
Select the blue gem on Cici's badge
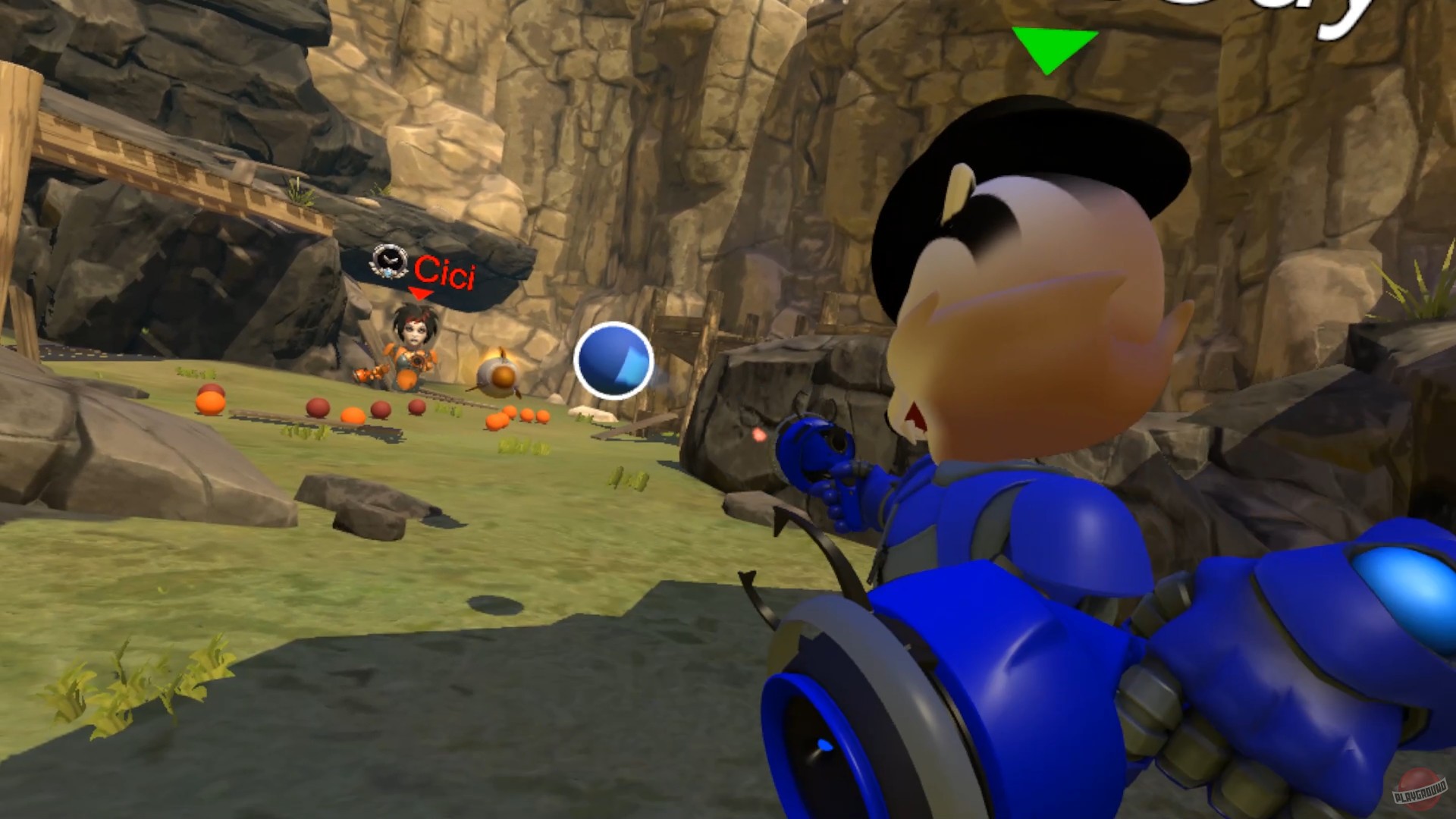[x=388, y=274]
